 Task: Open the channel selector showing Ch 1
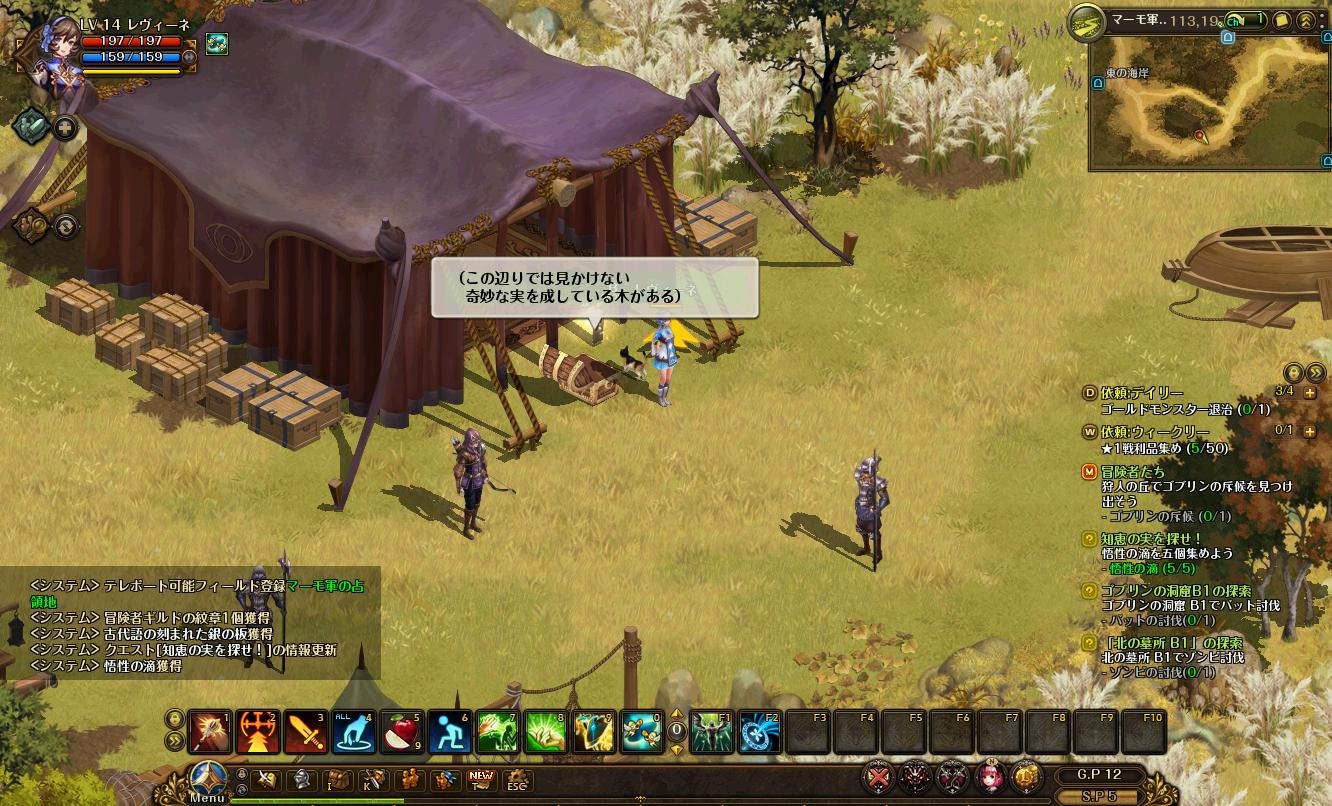1246,19
